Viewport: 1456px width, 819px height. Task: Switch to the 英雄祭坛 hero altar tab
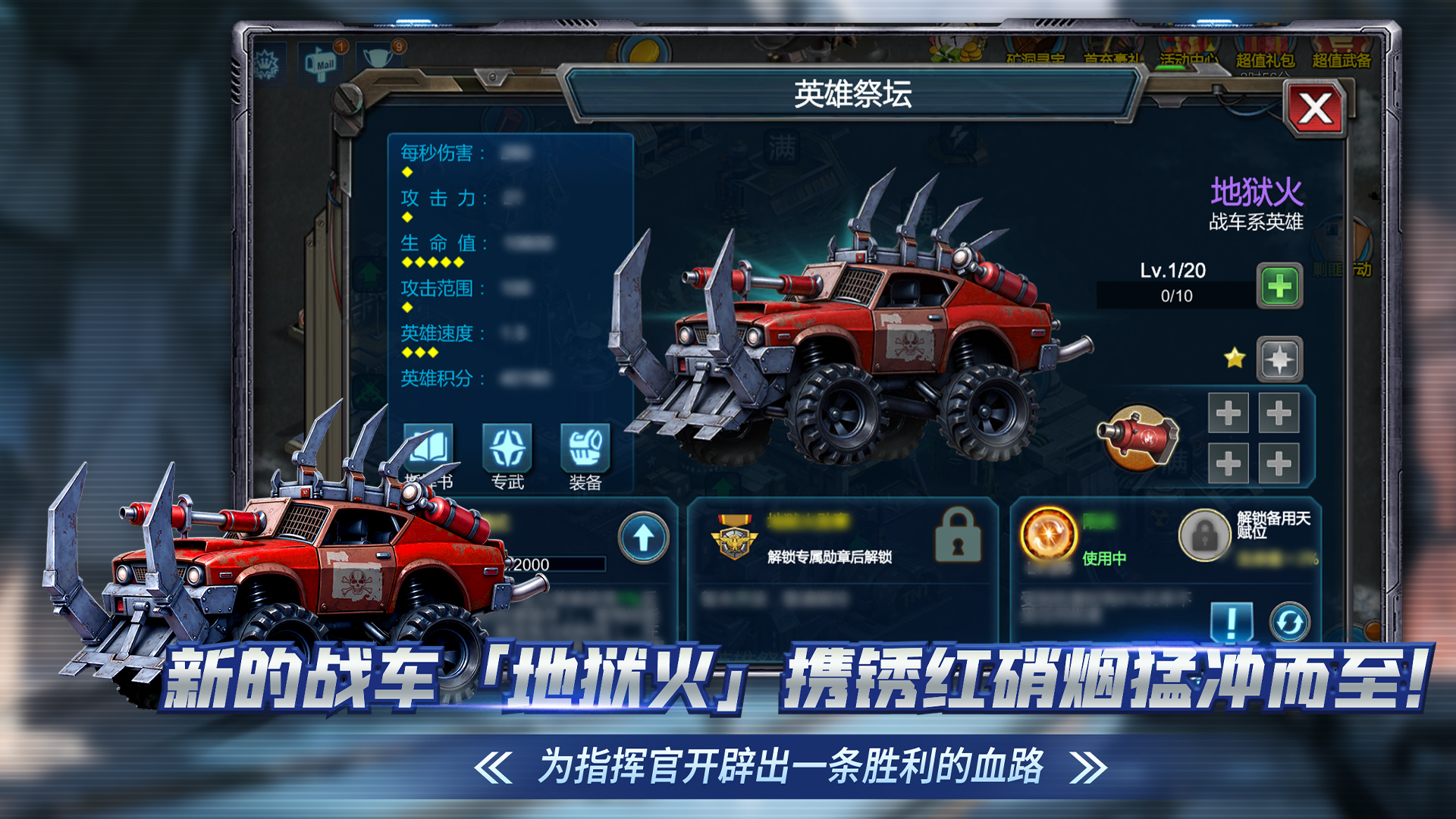[x=855, y=93]
